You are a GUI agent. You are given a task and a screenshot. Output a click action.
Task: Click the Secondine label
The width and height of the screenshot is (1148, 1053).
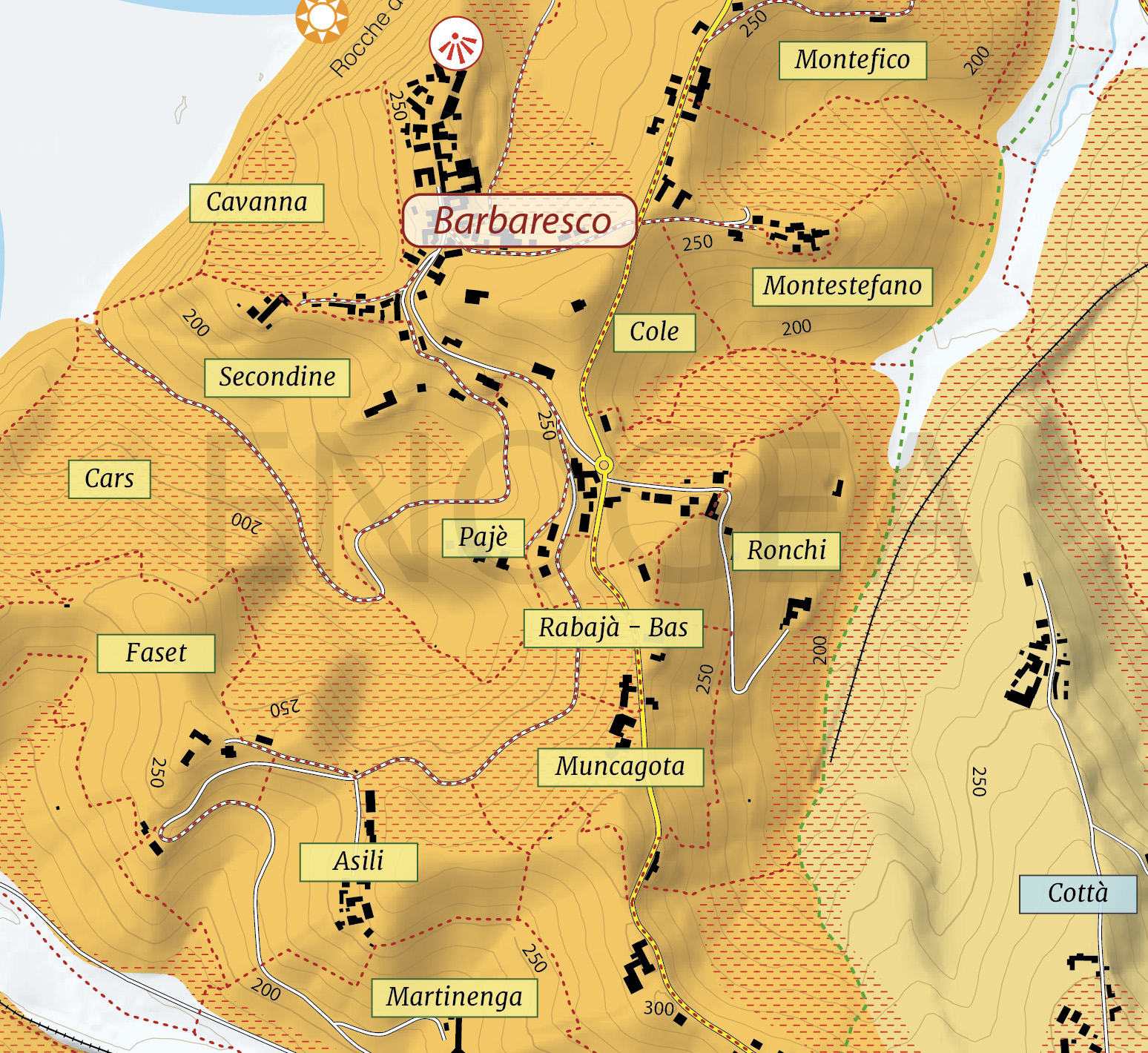(277, 377)
